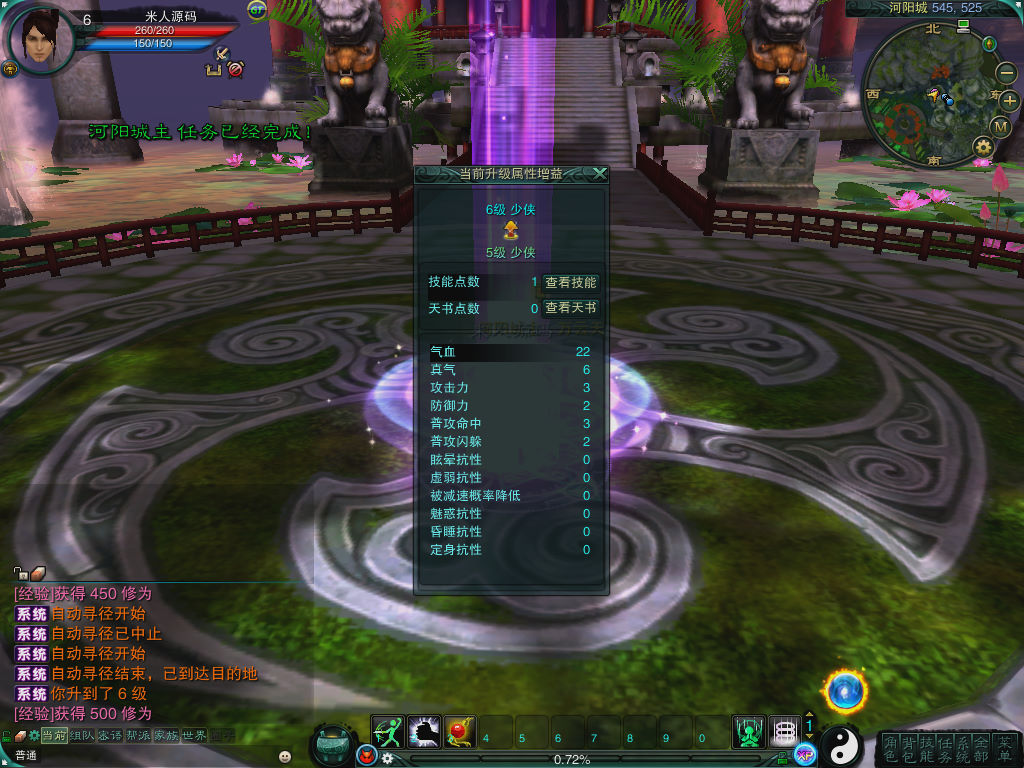Click the 查看技能 (view skills) button

570,283
